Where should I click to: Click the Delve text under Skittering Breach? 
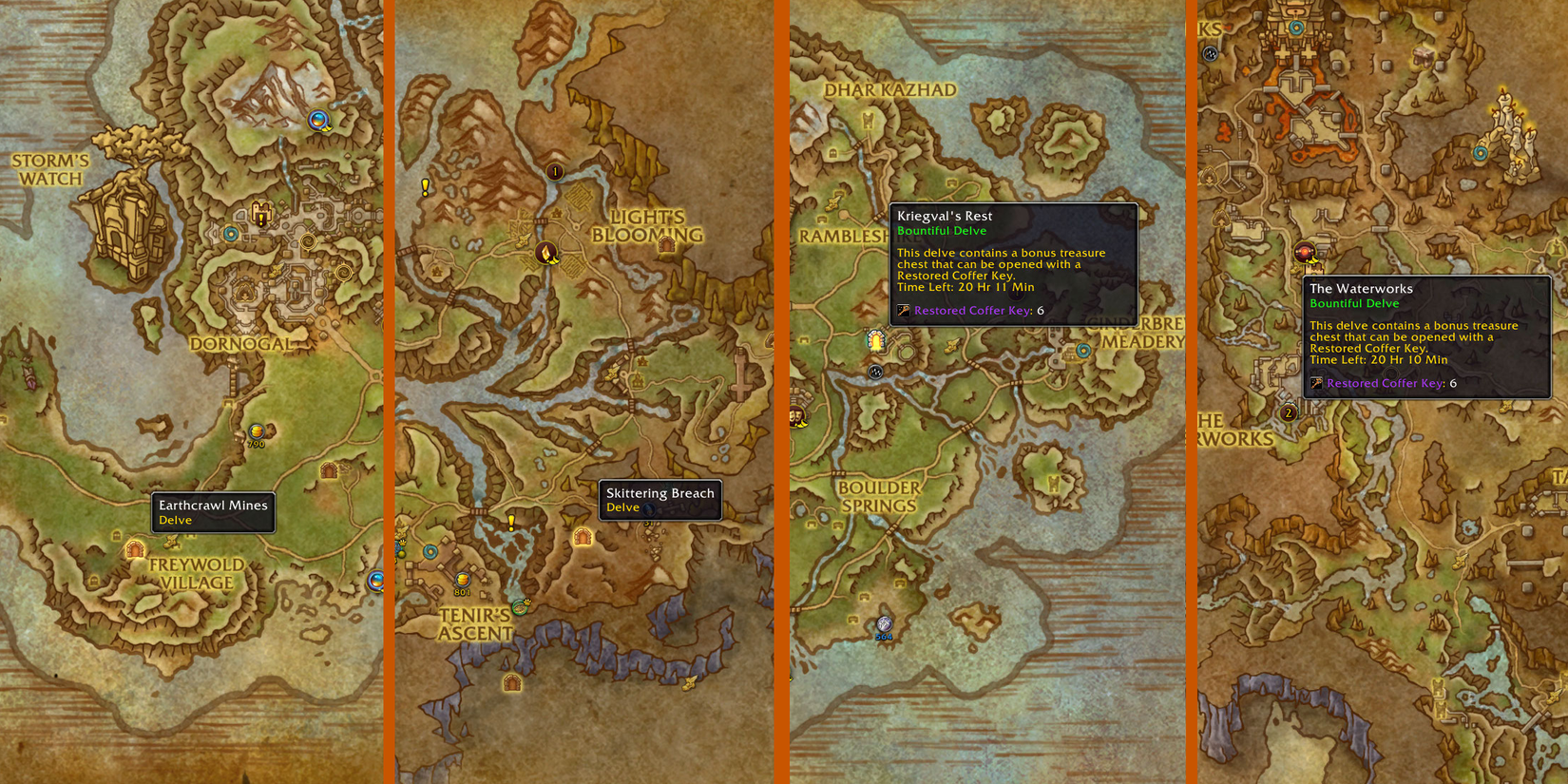click(x=622, y=507)
